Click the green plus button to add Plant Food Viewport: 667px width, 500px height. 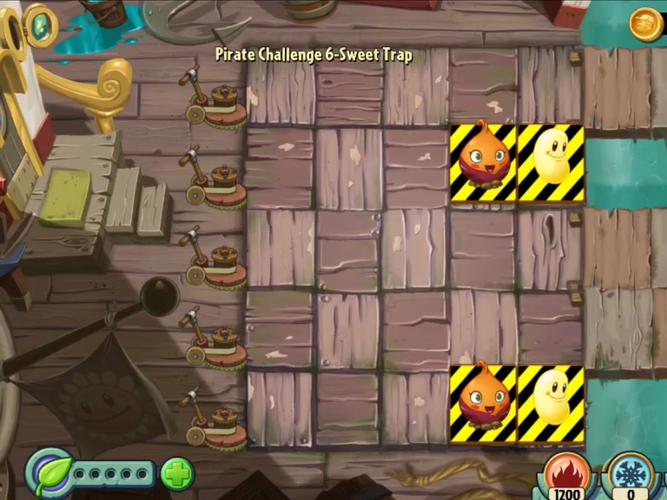pyautogui.click(x=177, y=472)
